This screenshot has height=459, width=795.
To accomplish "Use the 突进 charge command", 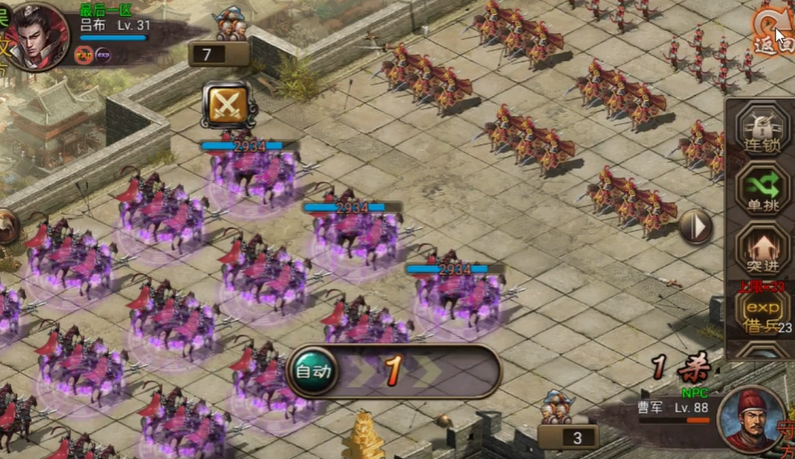I will click(x=764, y=252).
